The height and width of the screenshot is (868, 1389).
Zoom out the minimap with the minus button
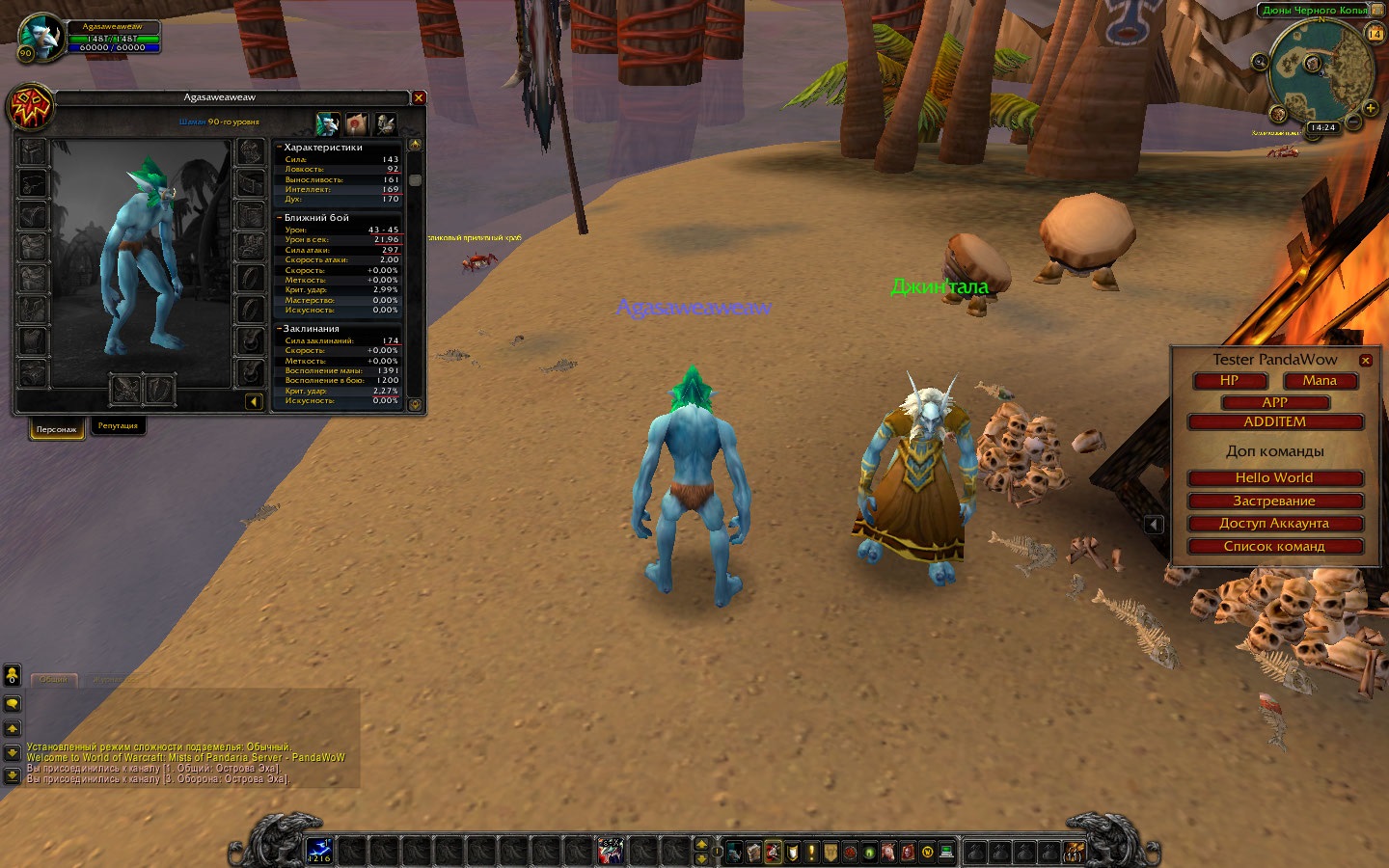coord(1354,122)
